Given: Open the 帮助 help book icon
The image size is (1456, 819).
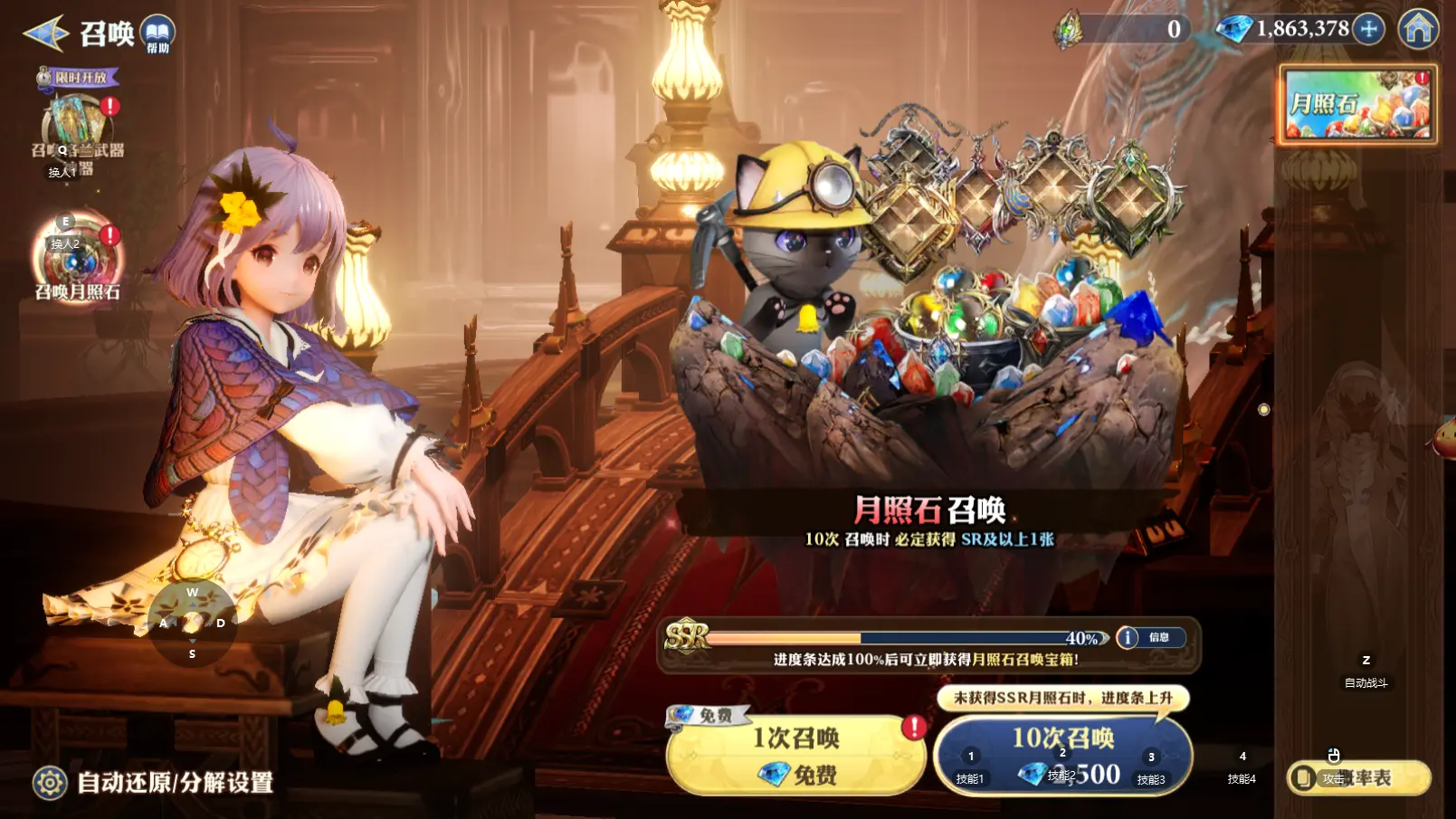Looking at the screenshot, I should click(x=158, y=33).
